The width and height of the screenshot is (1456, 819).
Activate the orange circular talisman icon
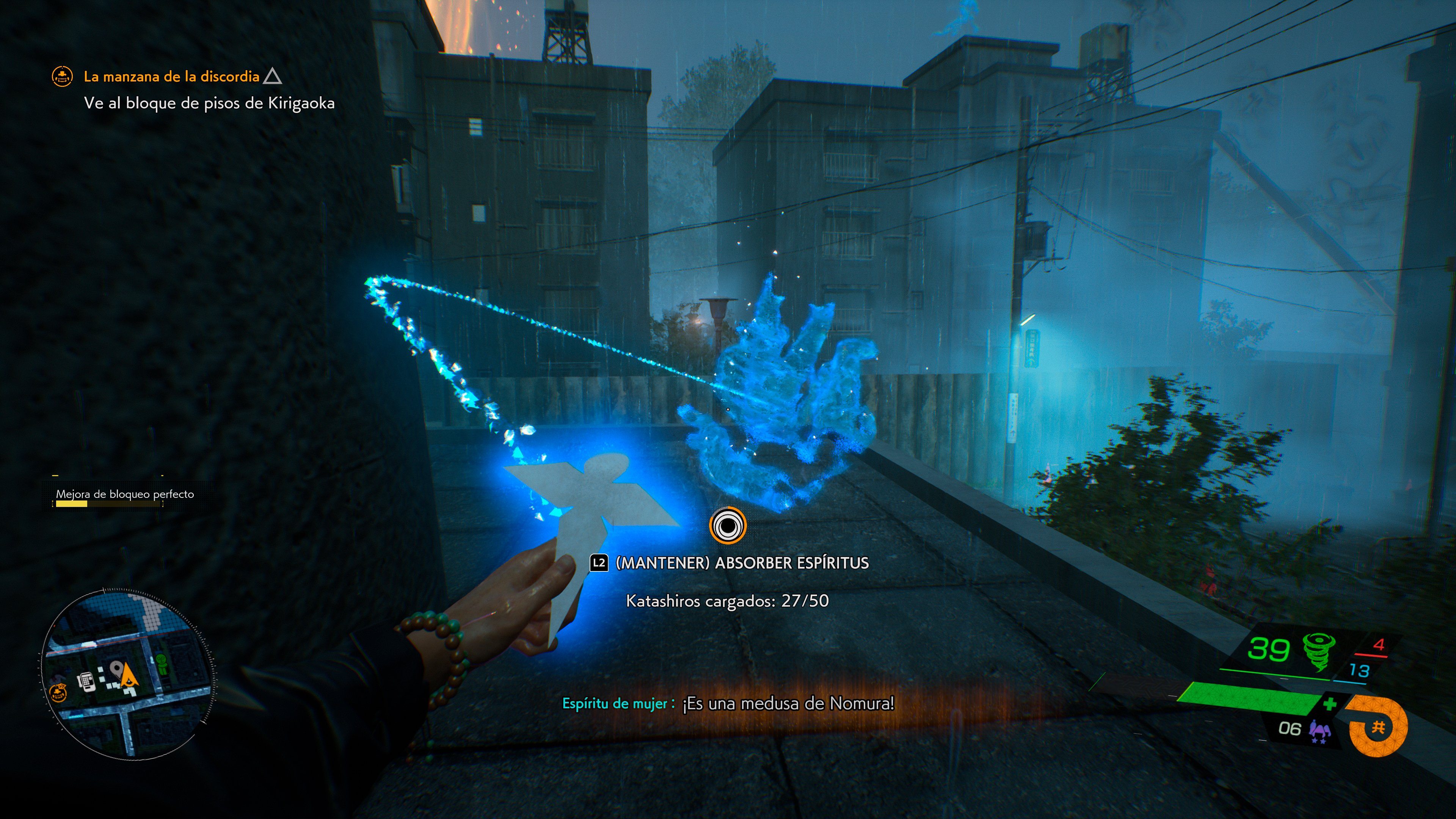pos(1378,727)
